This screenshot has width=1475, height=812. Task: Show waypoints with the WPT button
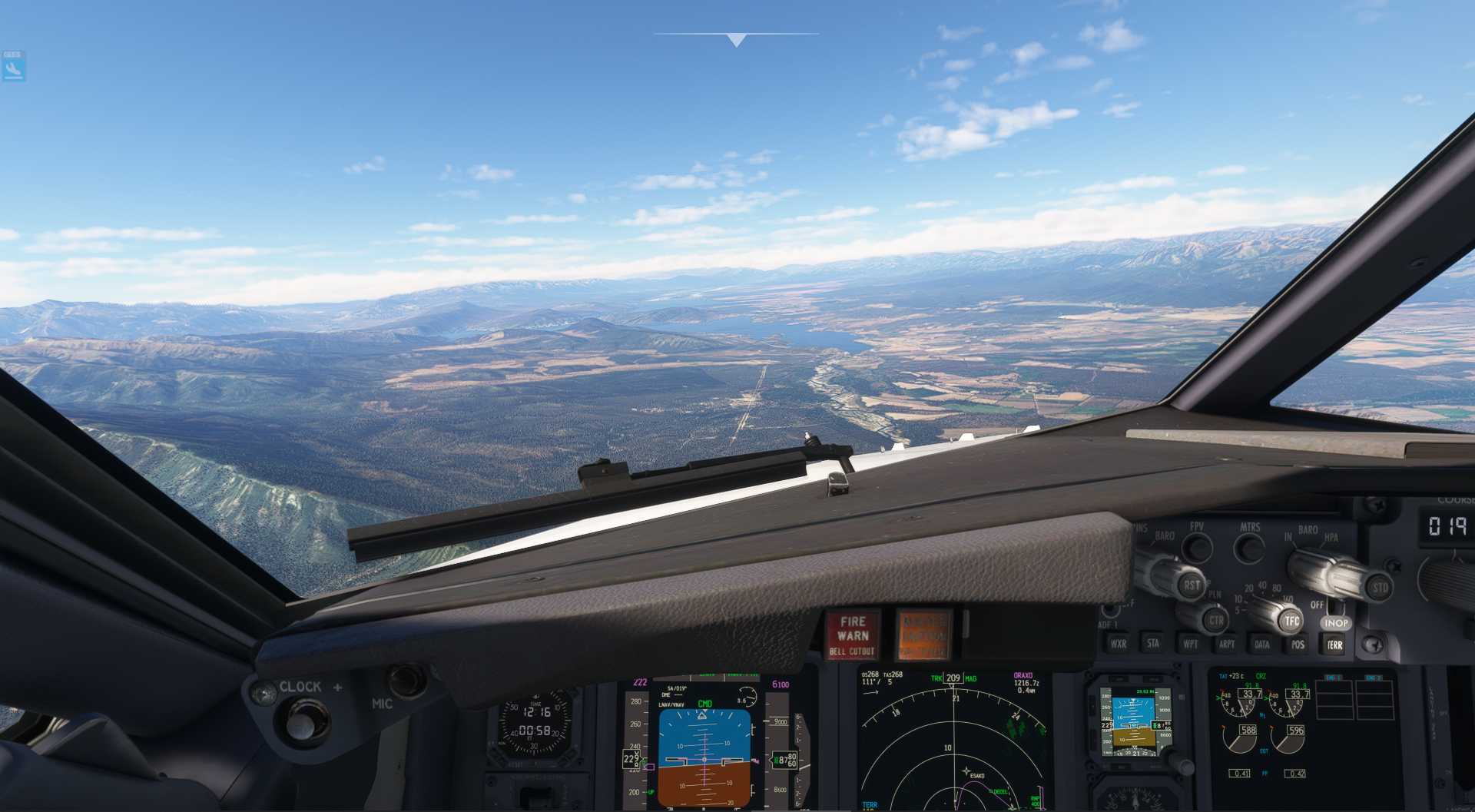pyautogui.click(x=1190, y=644)
